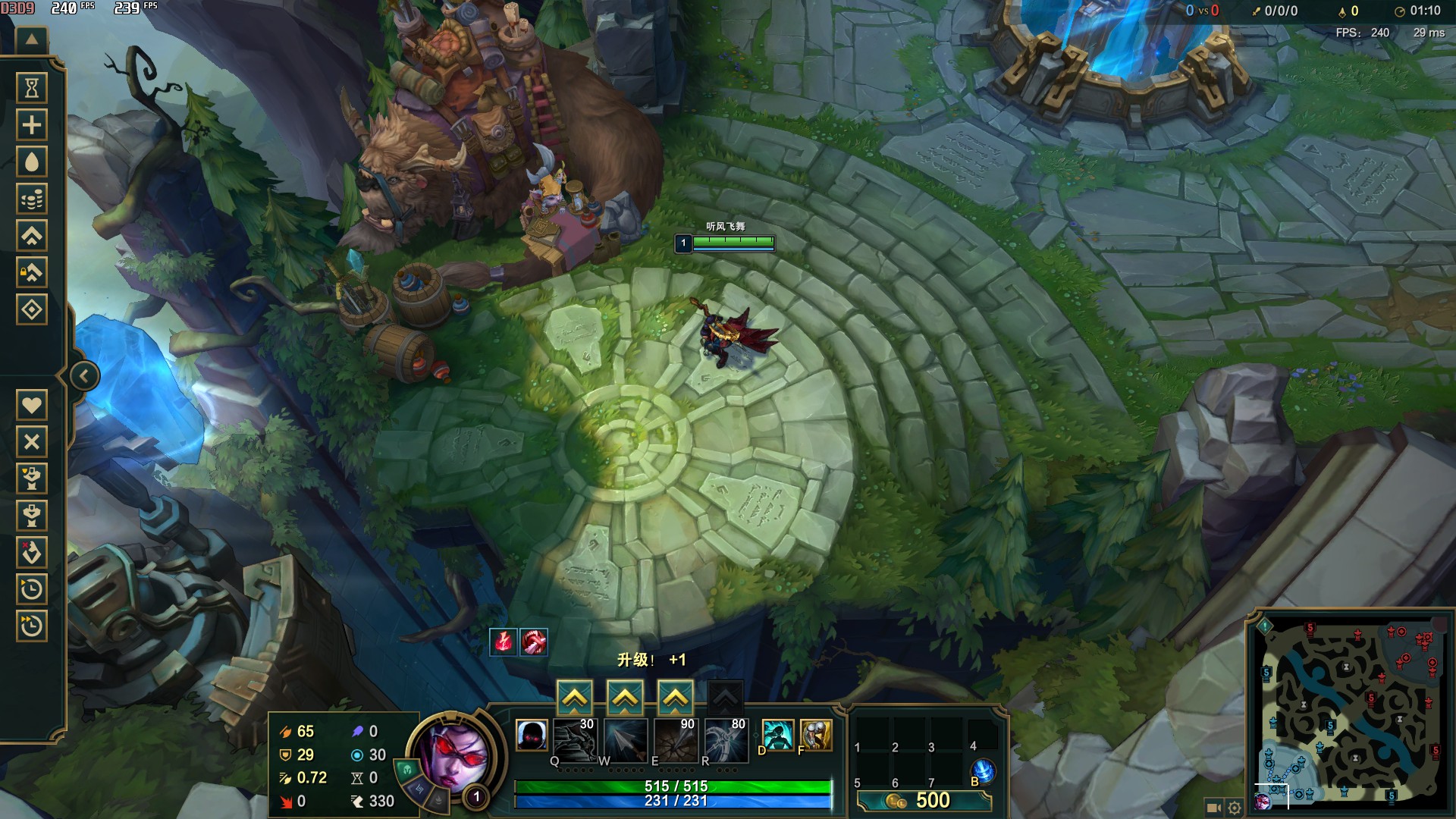Click the plus-sign practice tool button
Viewport: 1456px width, 819px height.
[32, 125]
